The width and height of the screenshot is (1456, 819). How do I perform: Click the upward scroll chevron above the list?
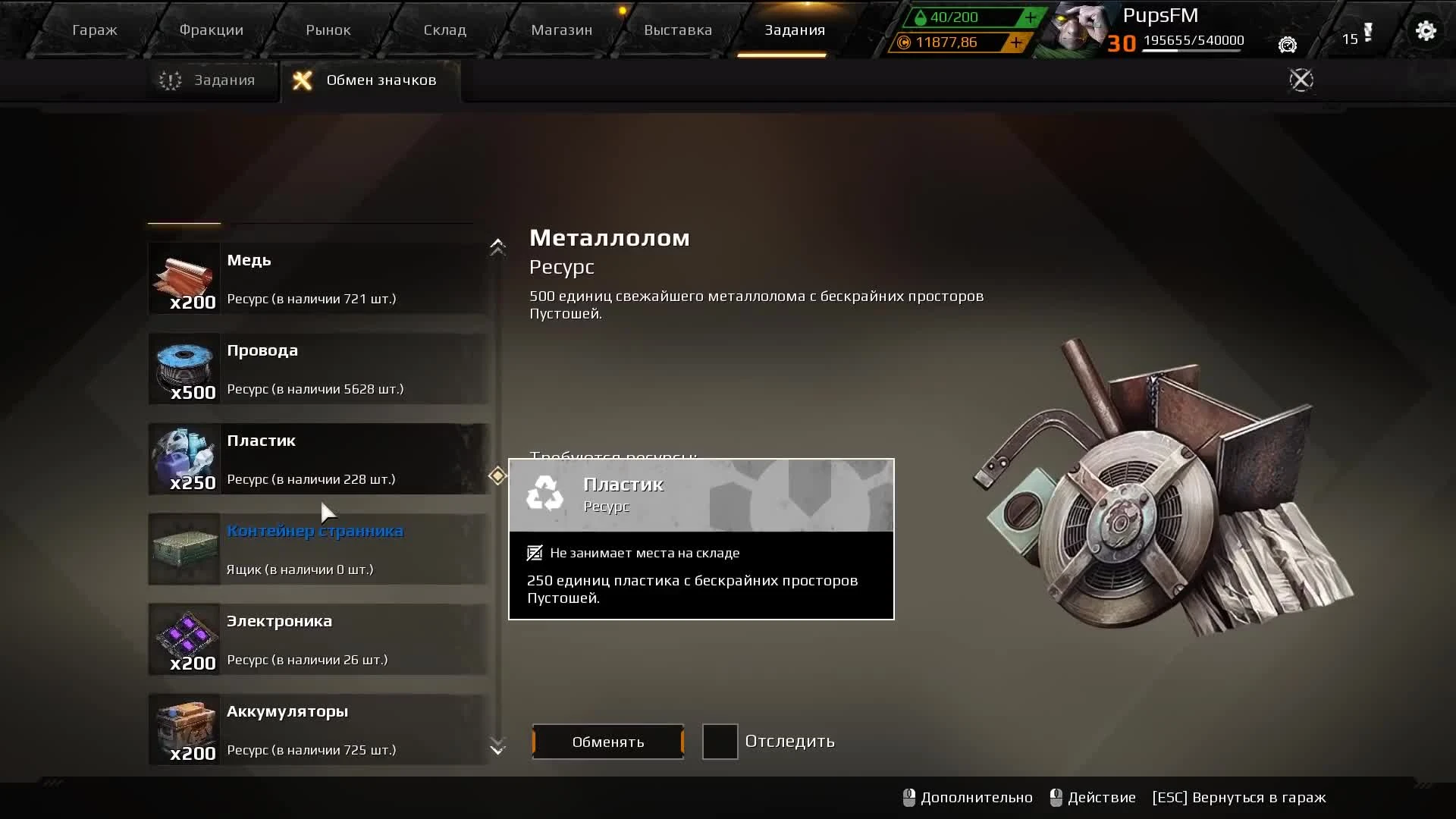(x=497, y=247)
